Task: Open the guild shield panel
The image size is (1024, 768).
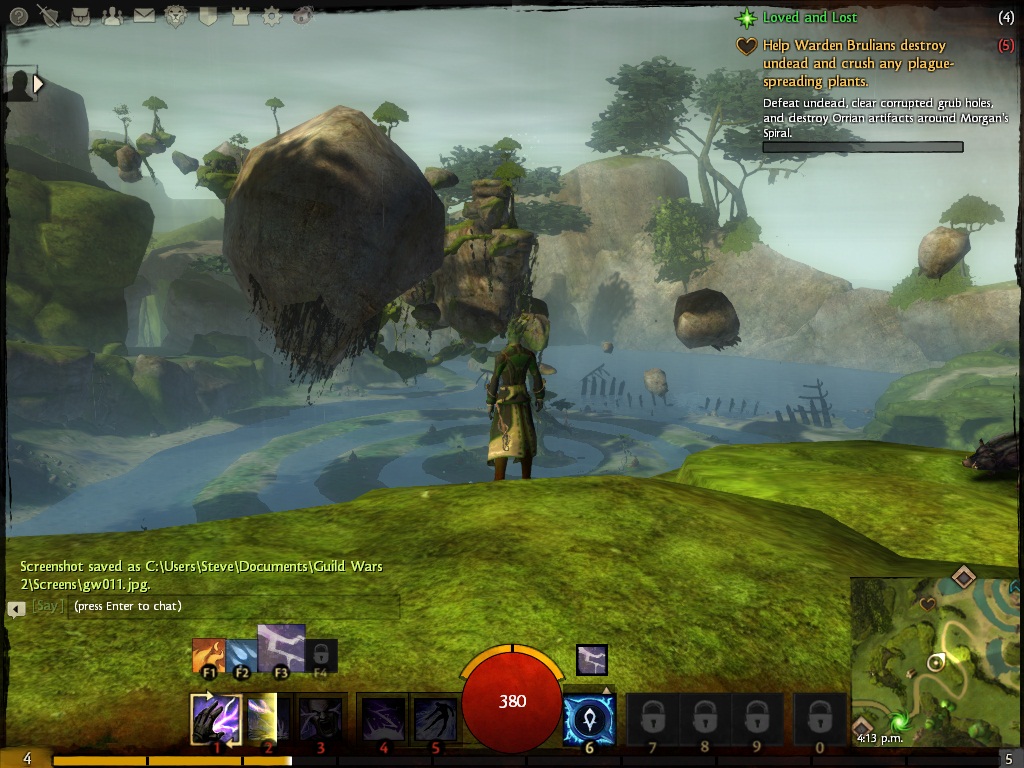Action: point(208,16)
